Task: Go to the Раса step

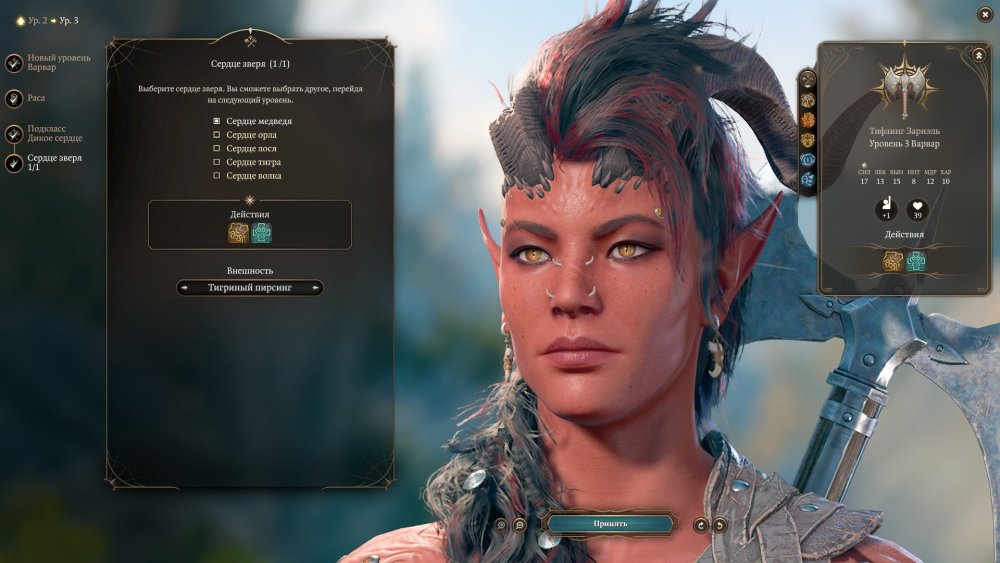Action: tap(14, 98)
